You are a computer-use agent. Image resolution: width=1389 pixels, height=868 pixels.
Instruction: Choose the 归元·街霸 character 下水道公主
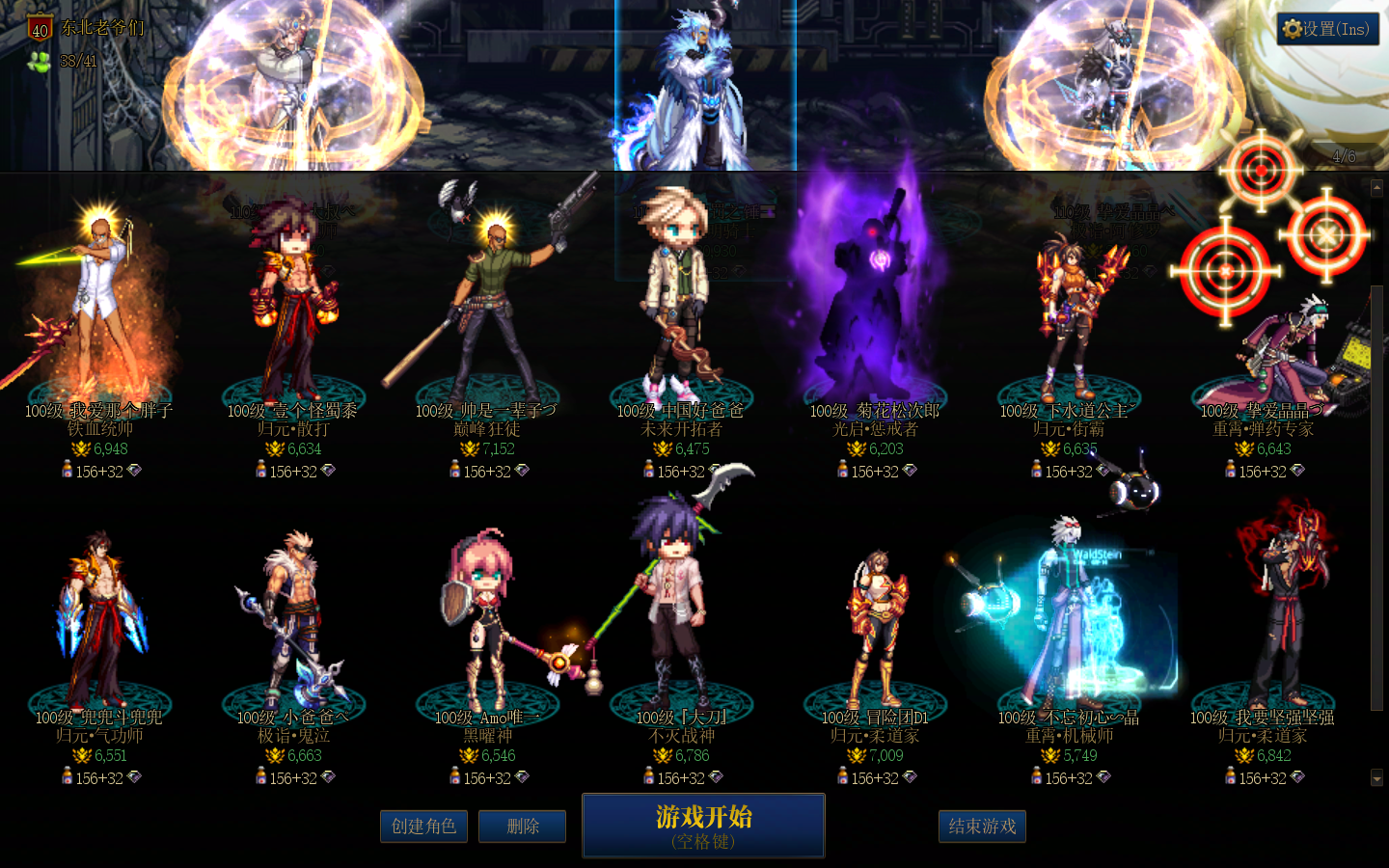coord(1068,318)
